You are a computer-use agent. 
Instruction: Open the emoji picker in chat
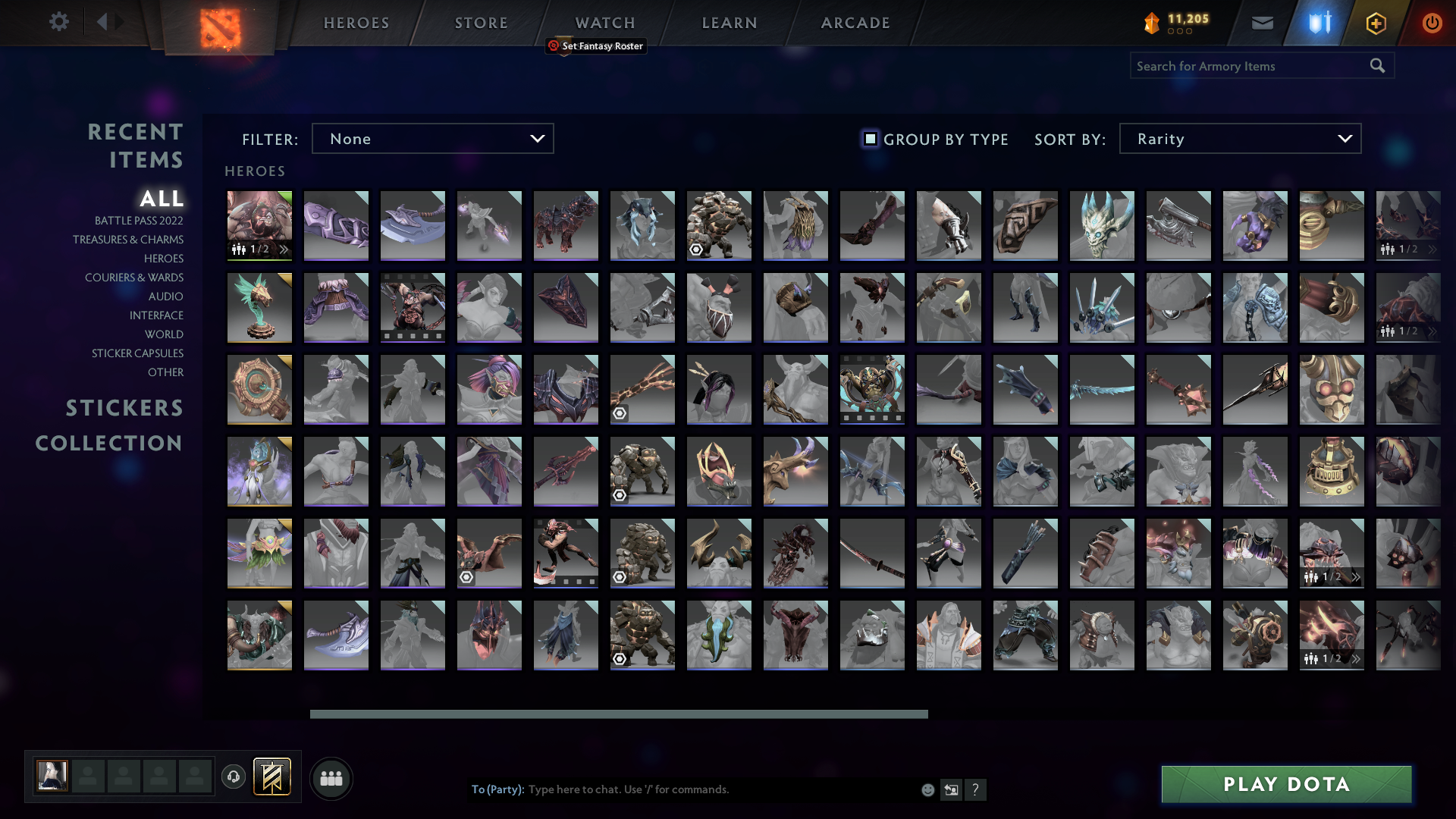tap(927, 789)
